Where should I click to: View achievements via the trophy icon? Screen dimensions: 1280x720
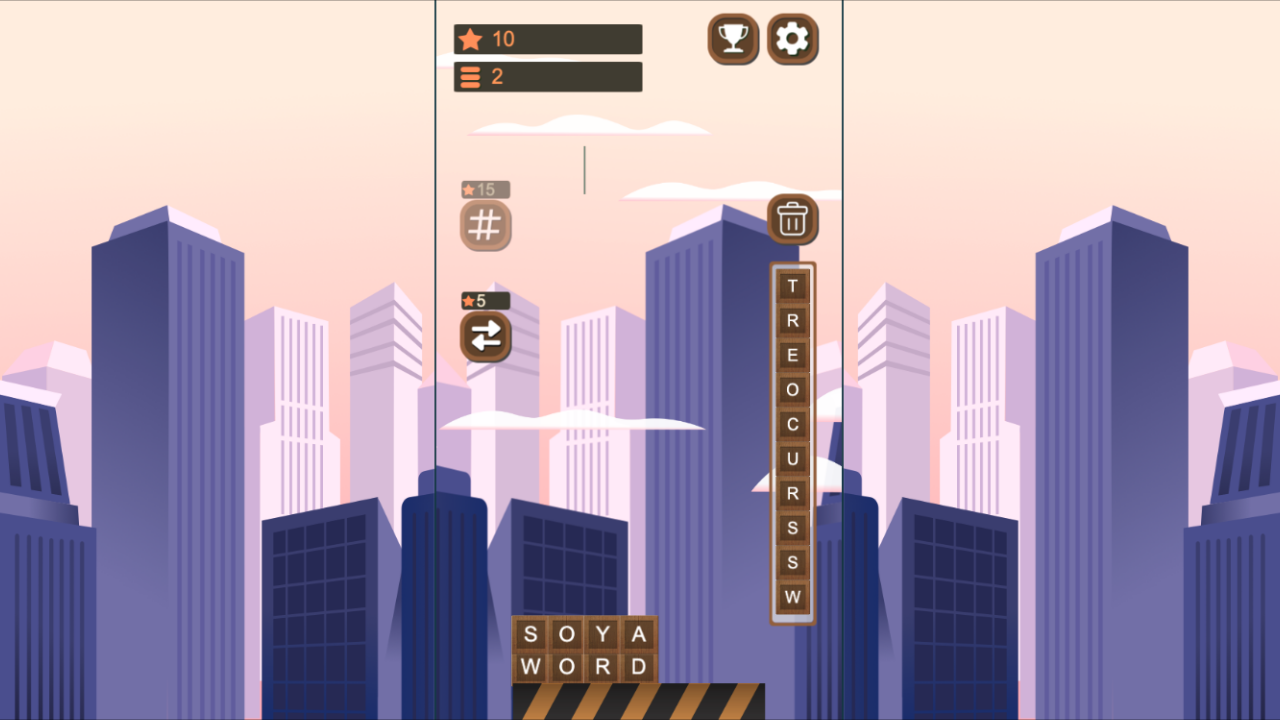tap(732, 39)
